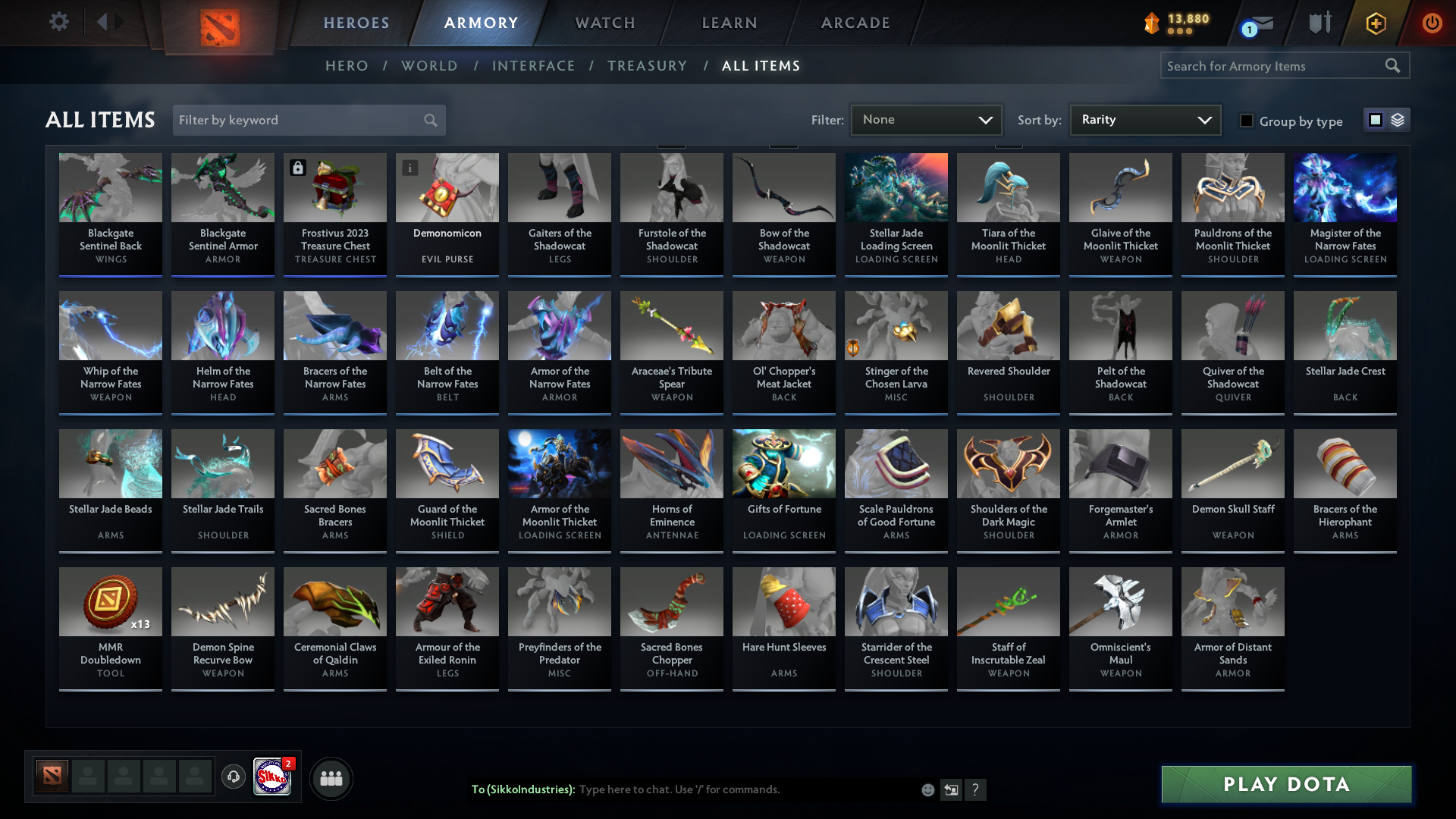Select the Demonomicon item thumbnail
This screenshot has width=1456, height=819.
tap(447, 187)
